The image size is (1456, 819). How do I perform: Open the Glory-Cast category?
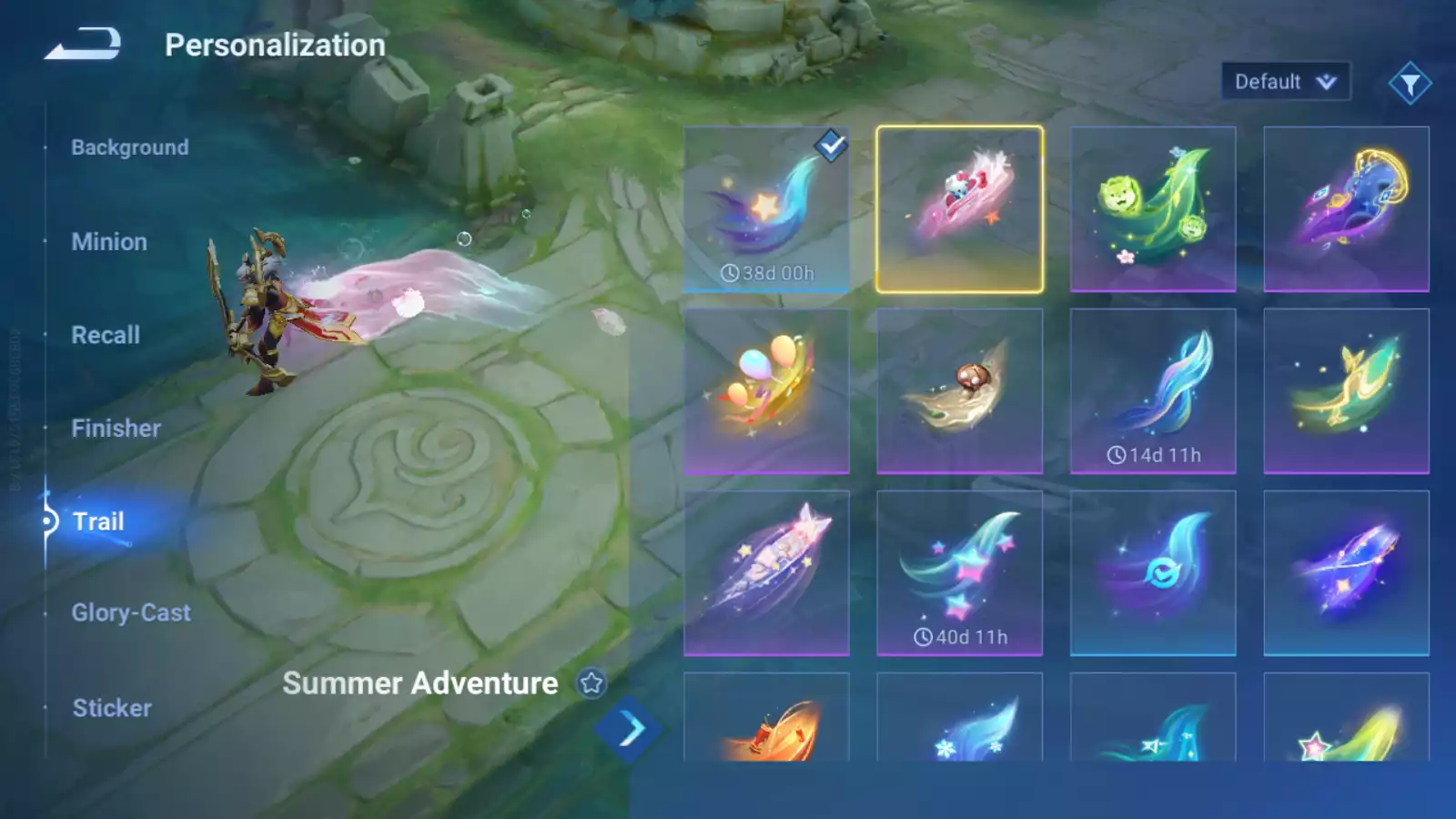point(131,613)
